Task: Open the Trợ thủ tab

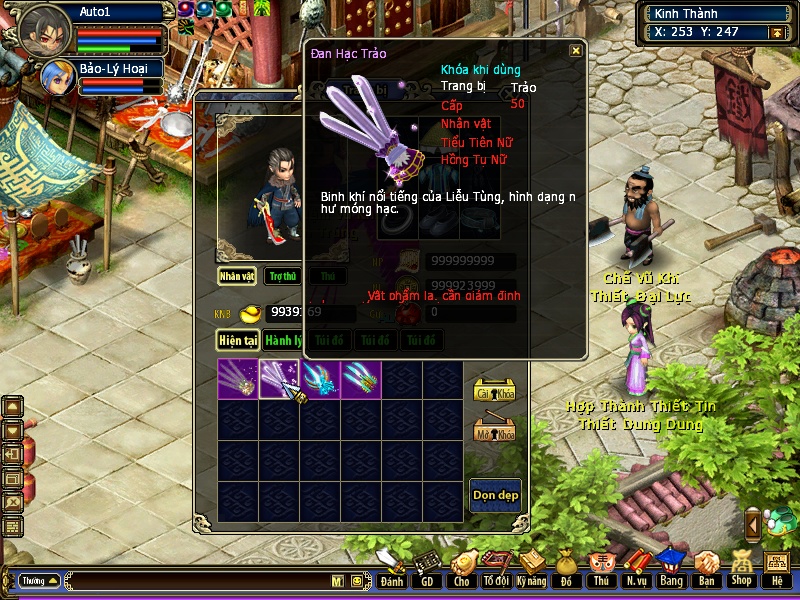Action: (x=283, y=276)
